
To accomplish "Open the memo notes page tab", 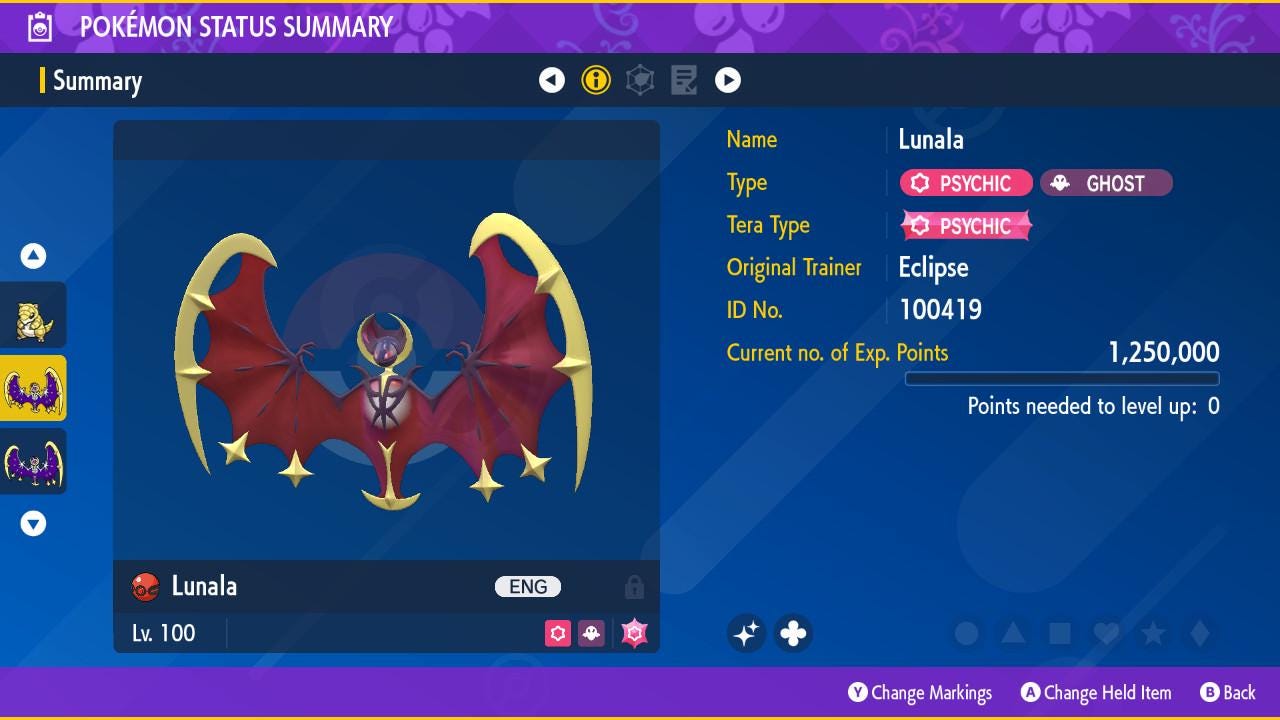I will click(684, 80).
